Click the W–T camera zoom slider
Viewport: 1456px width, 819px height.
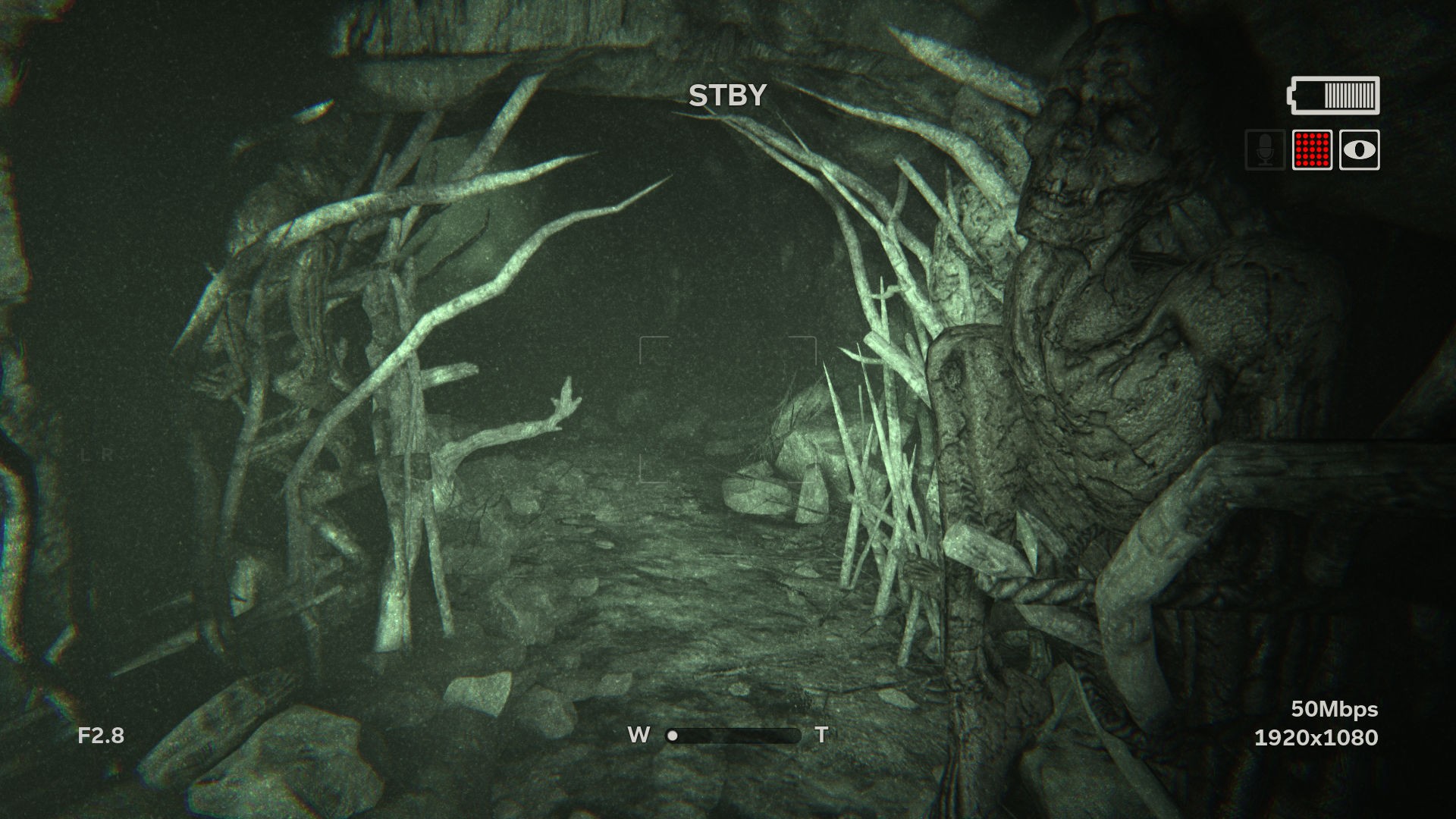point(733,735)
